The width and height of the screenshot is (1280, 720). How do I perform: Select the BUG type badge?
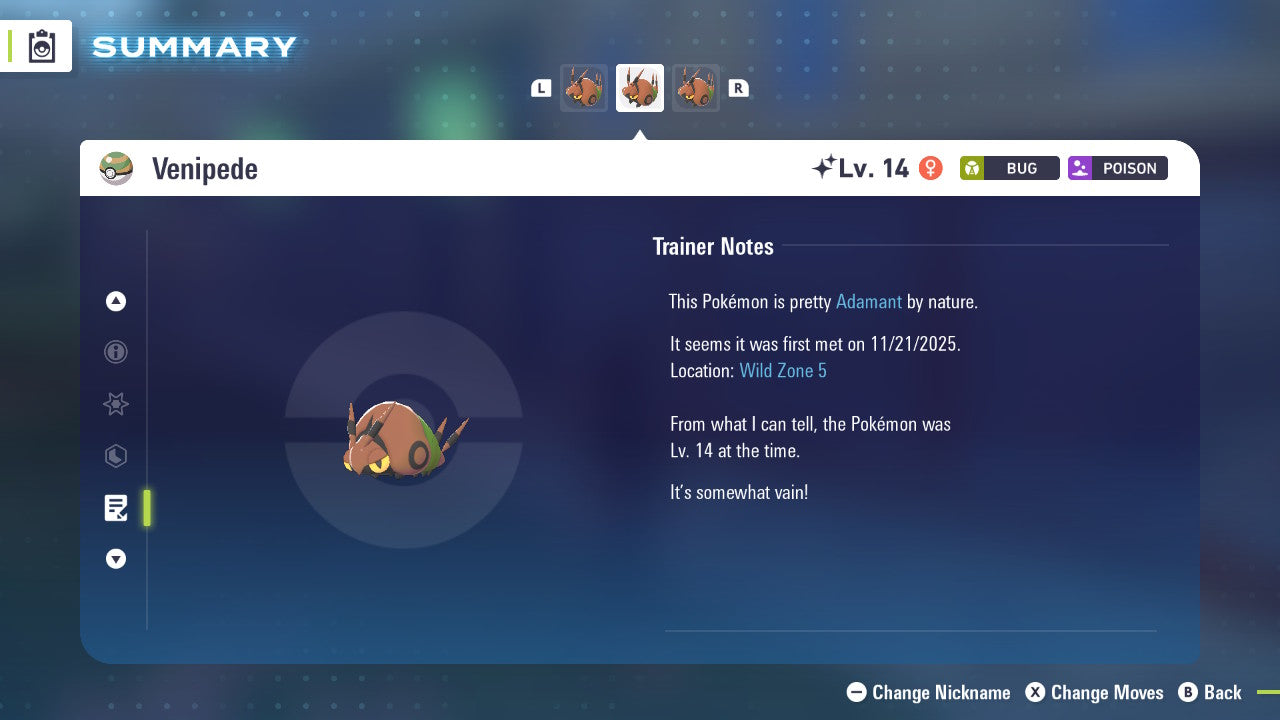coord(1009,168)
